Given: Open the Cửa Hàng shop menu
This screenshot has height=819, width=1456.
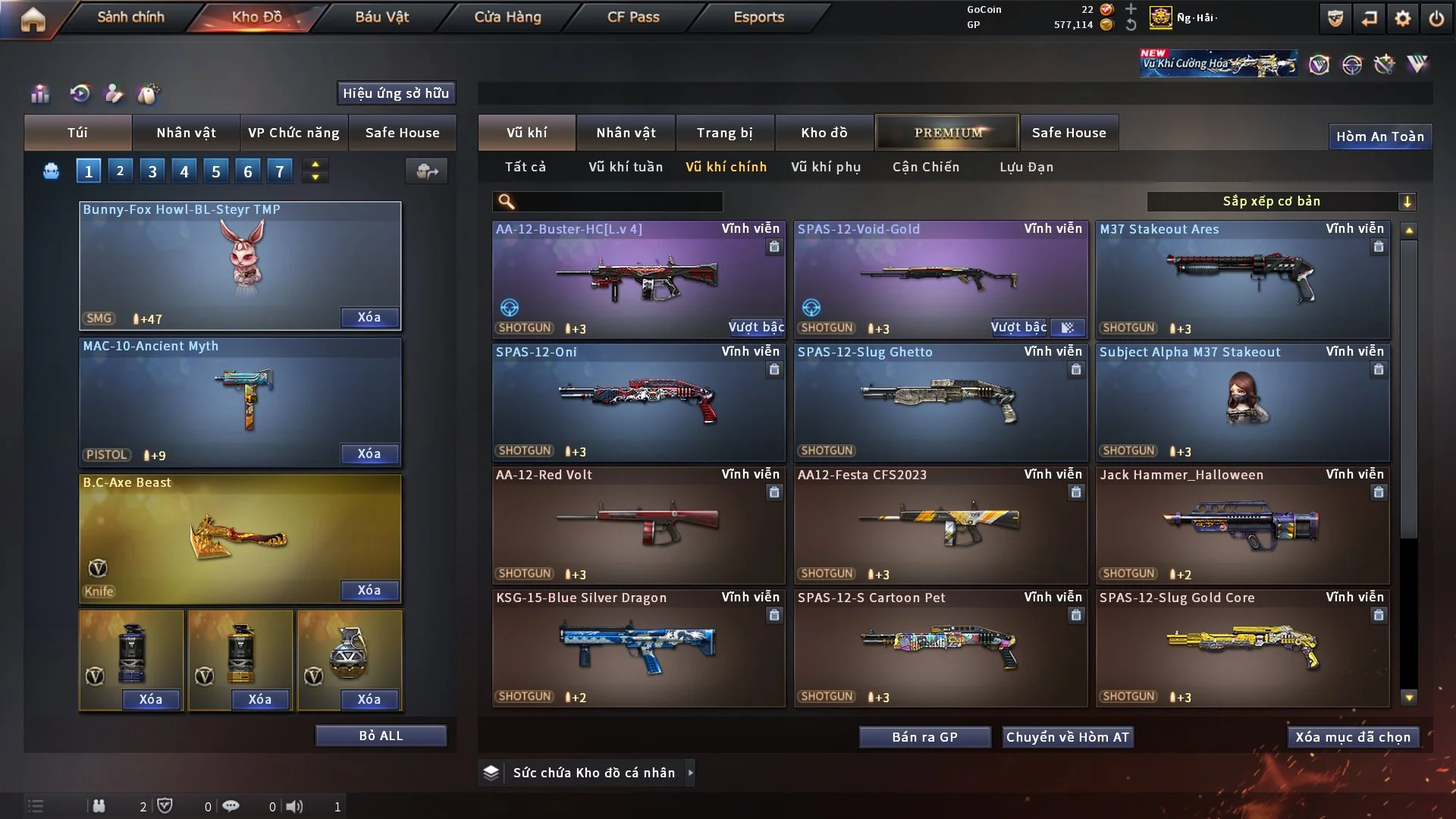Looking at the screenshot, I should 507,17.
